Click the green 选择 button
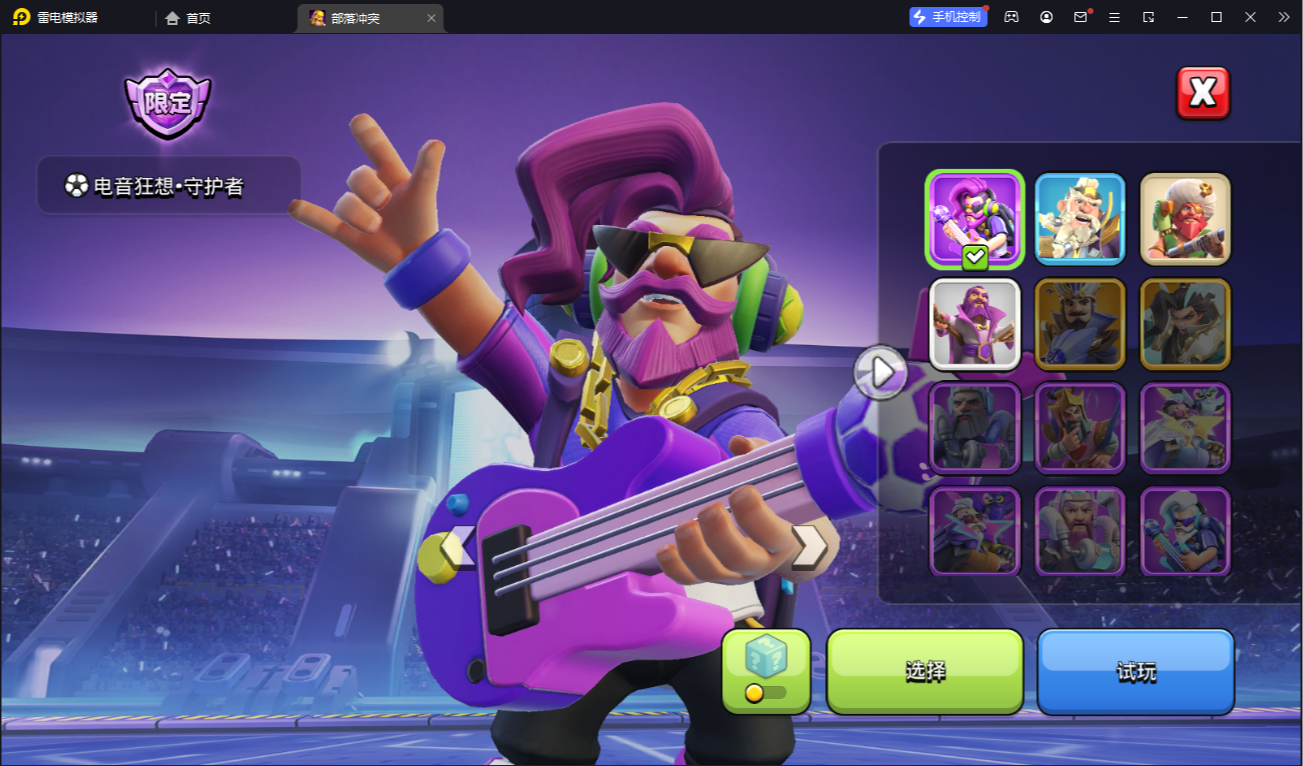This screenshot has height=766, width=1303. coord(925,671)
